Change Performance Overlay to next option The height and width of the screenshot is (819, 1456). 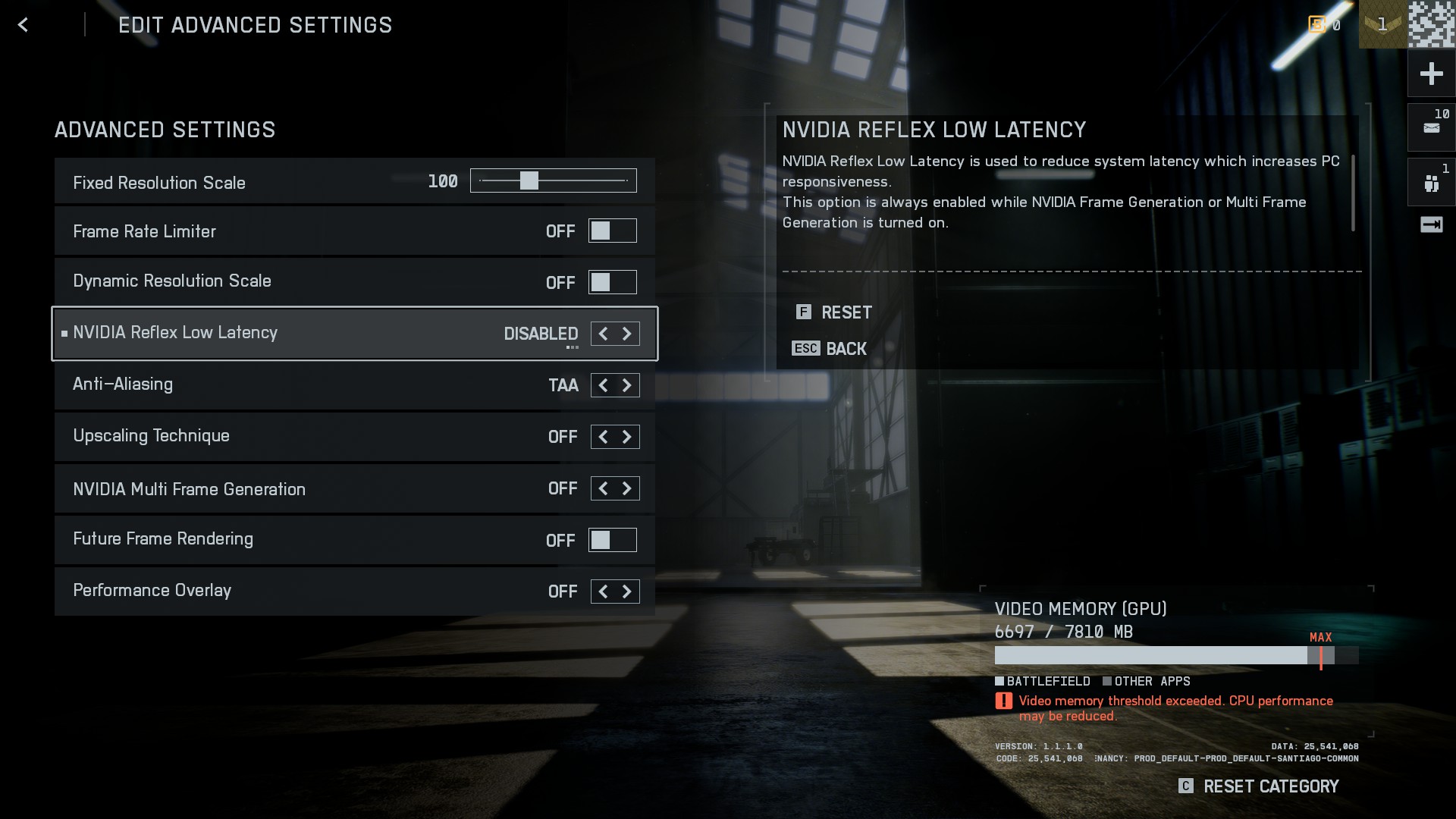(627, 591)
